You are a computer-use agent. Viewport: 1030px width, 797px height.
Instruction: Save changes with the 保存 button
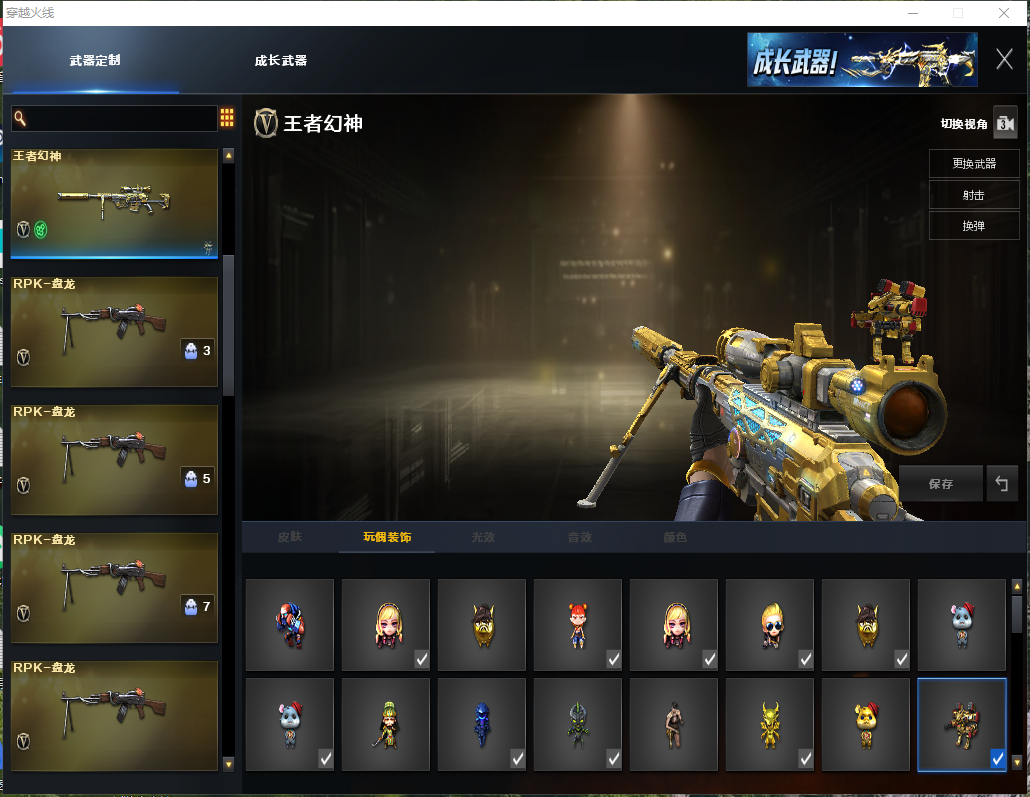point(940,484)
